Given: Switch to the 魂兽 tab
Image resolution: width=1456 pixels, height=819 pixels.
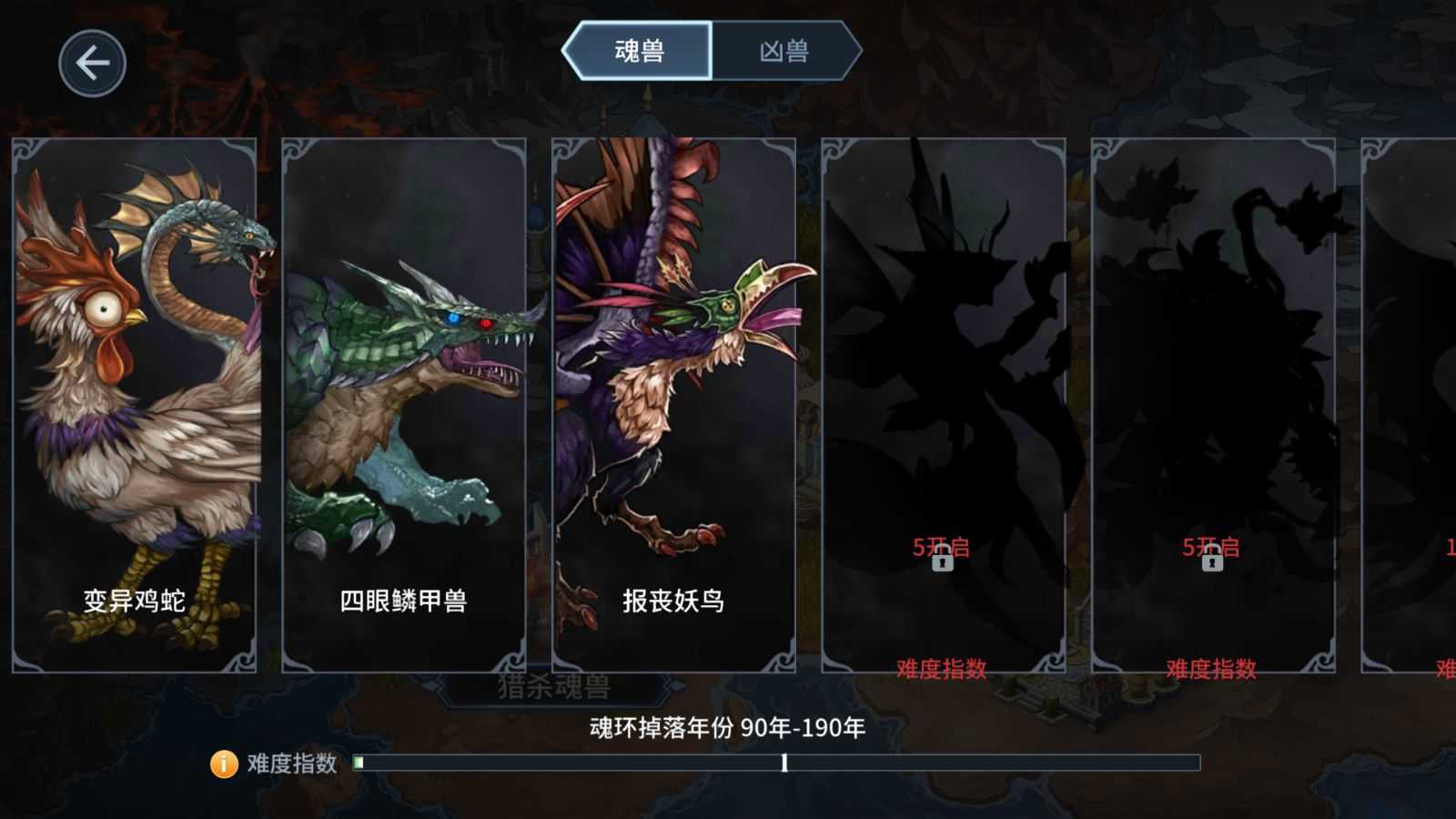Looking at the screenshot, I should [x=642, y=51].
